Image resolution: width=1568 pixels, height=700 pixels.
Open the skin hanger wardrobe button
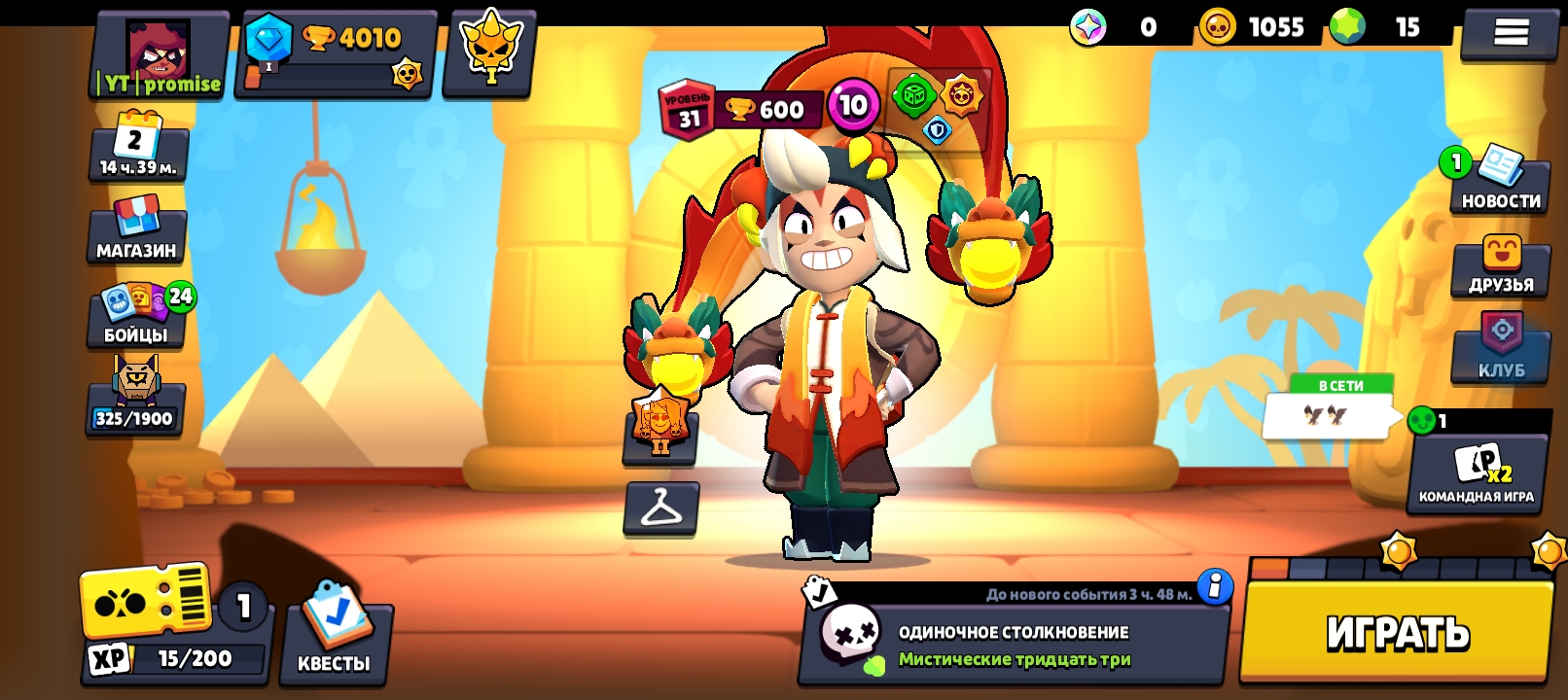point(660,507)
